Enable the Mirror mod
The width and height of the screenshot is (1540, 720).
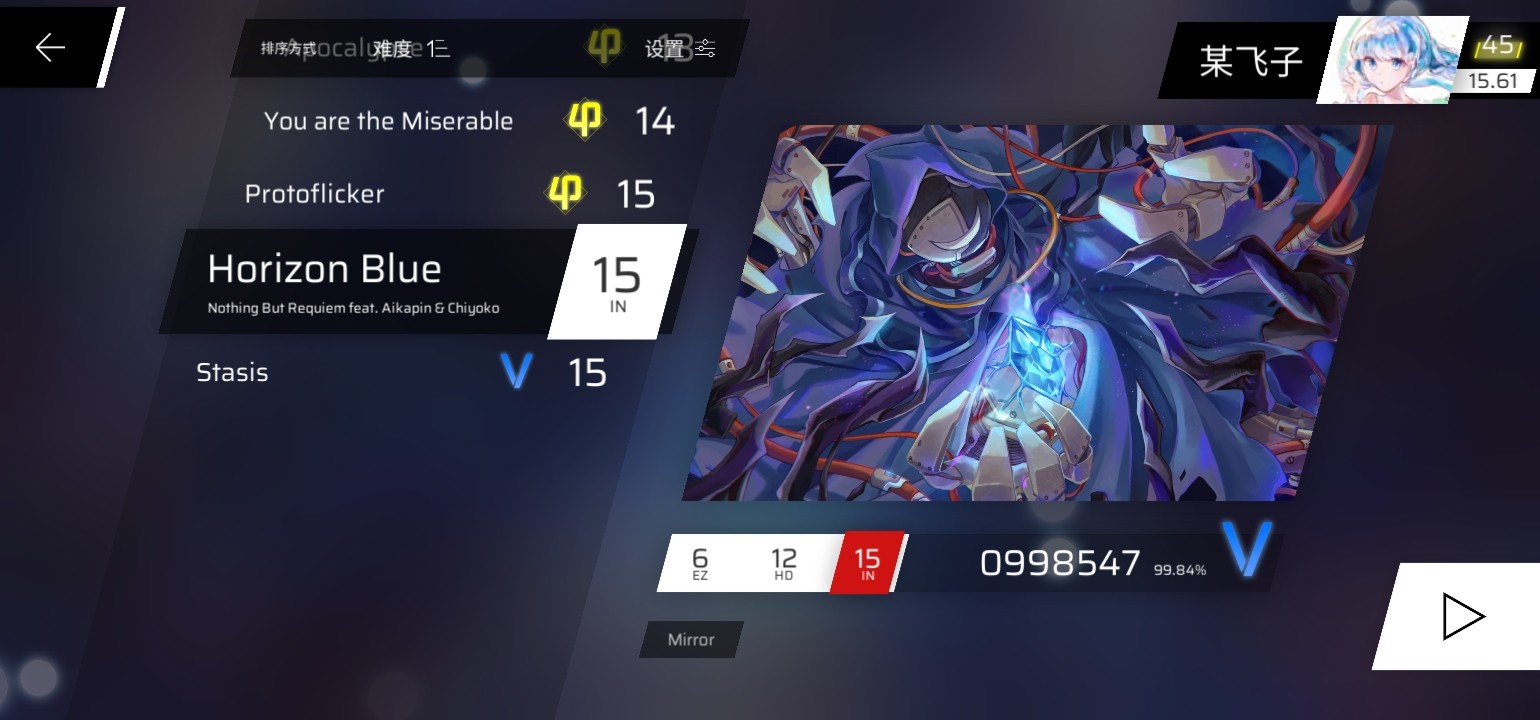[x=690, y=640]
